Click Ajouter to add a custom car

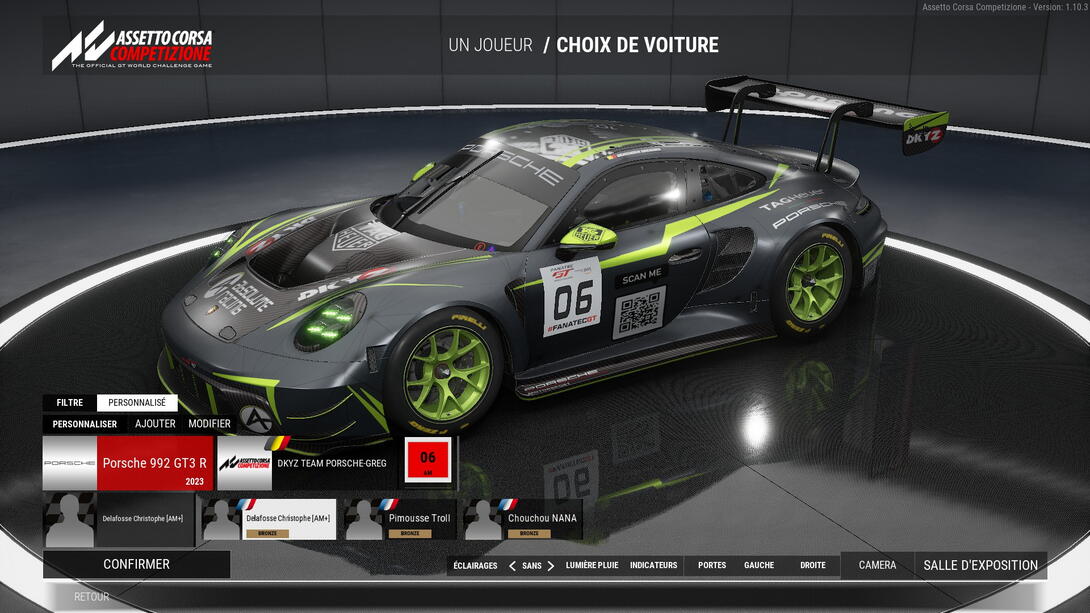tap(155, 424)
